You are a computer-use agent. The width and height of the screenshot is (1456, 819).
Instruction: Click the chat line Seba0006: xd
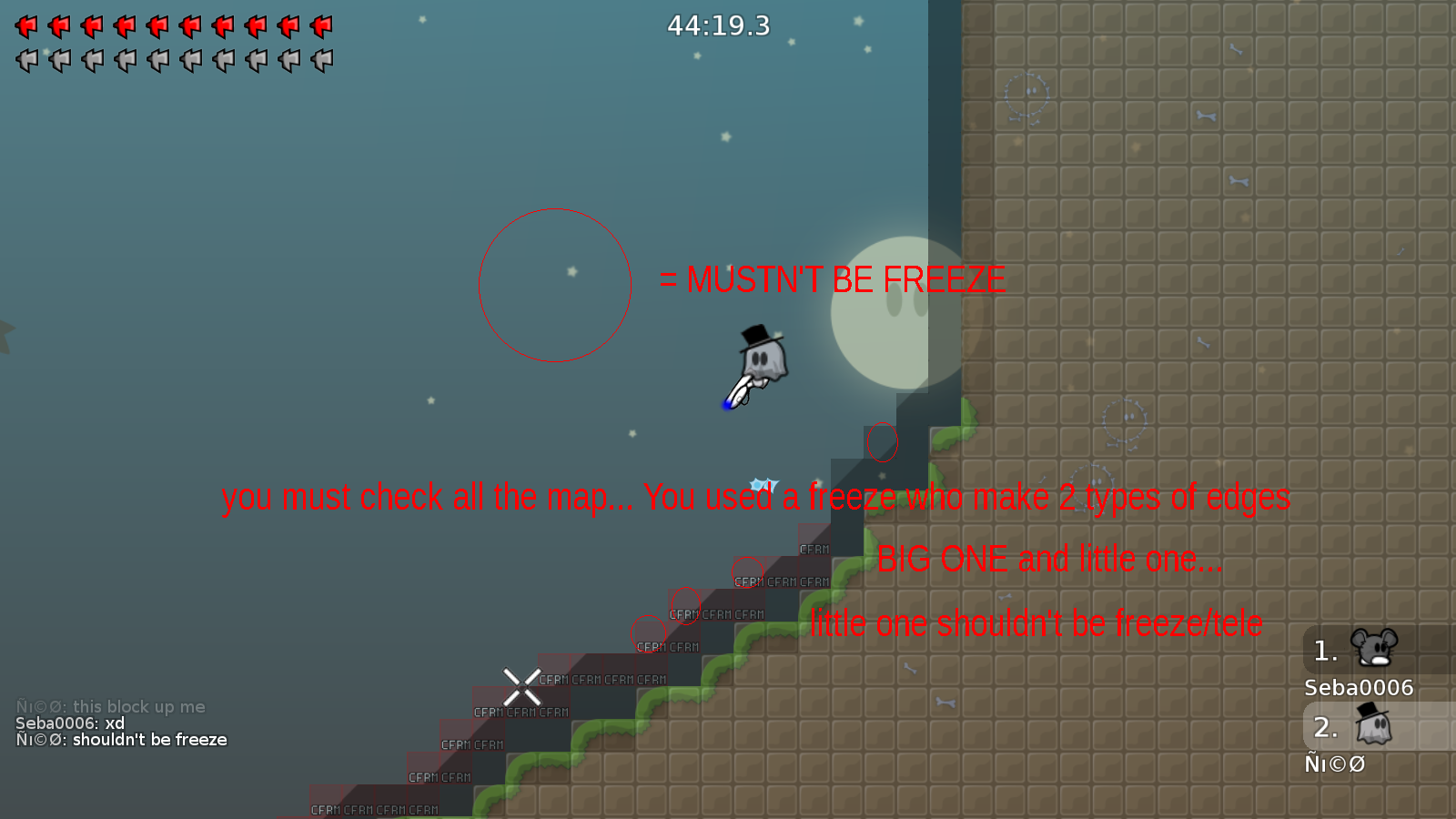[x=70, y=723]
